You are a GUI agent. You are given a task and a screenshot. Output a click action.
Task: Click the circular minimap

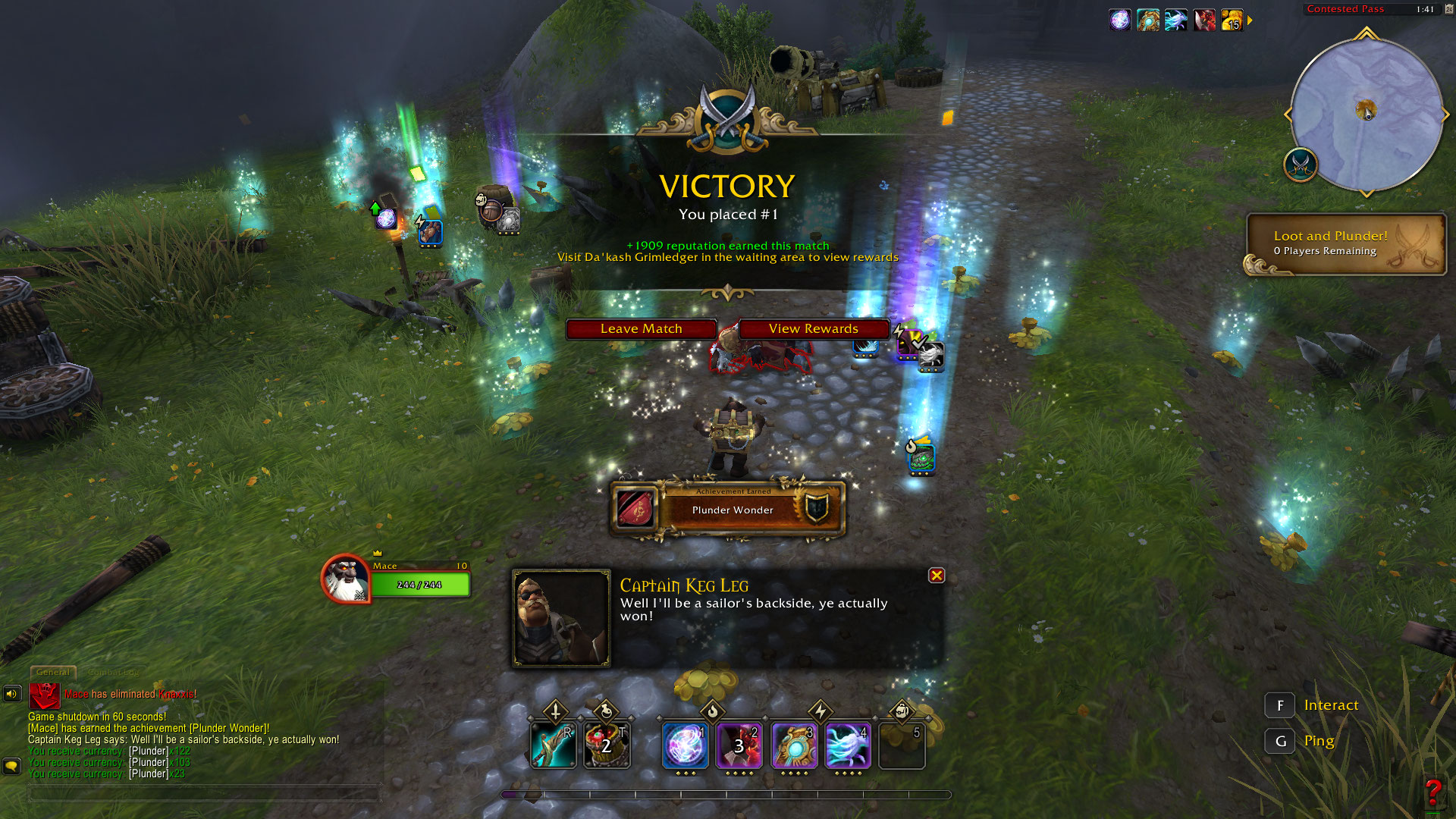(1366, 115)
